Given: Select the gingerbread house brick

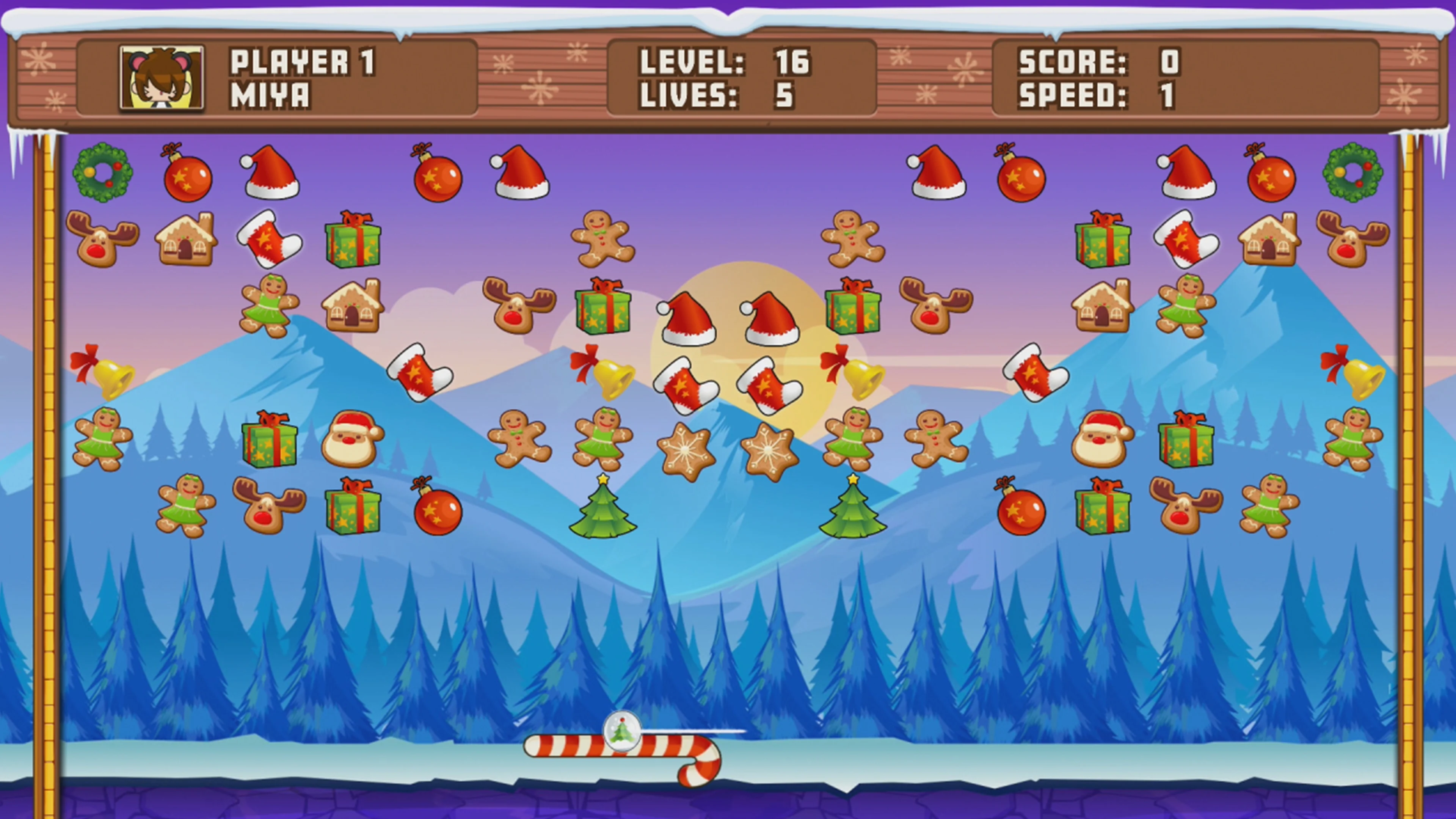Looking at the screenshot, I should (187, 240).
